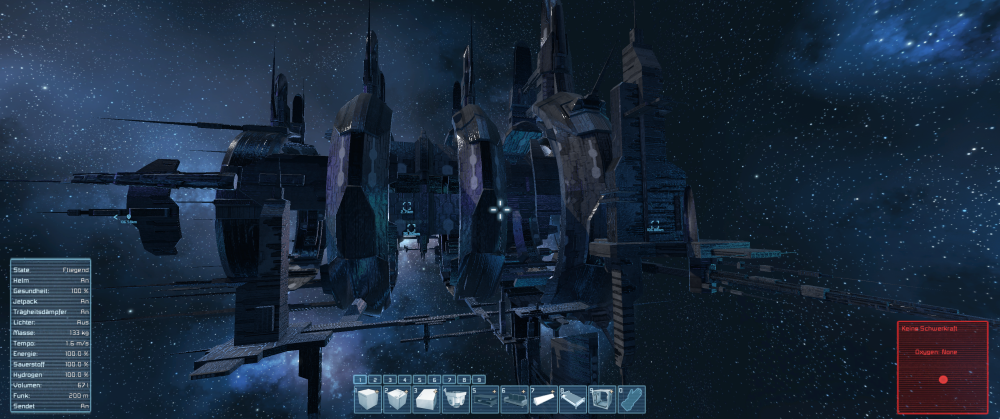Select the cockpit block in slot 4
This screenshot has height=419, width=1000.
[456, 400]
